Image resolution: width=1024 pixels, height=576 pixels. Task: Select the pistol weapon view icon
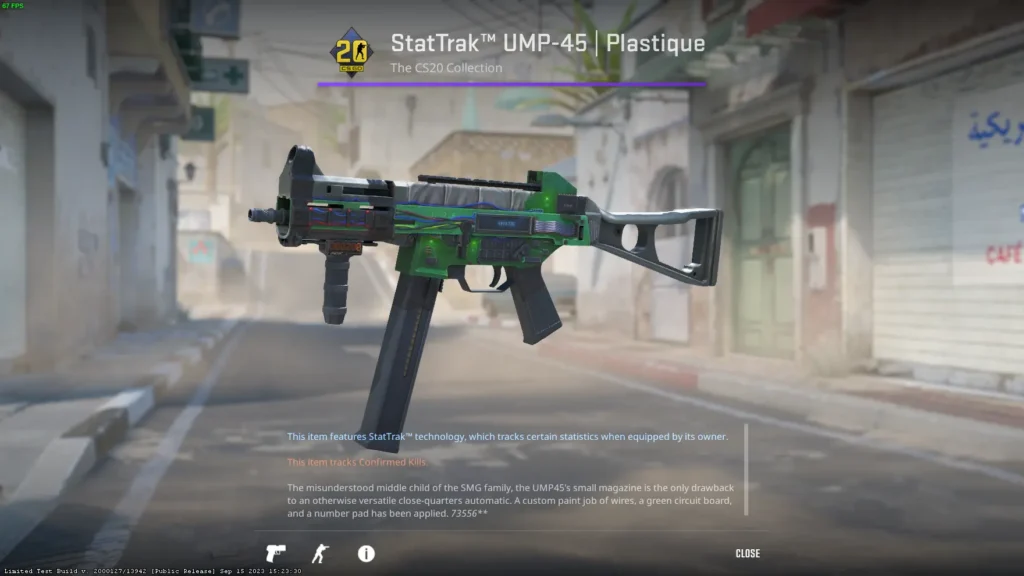tap(275, 553)
